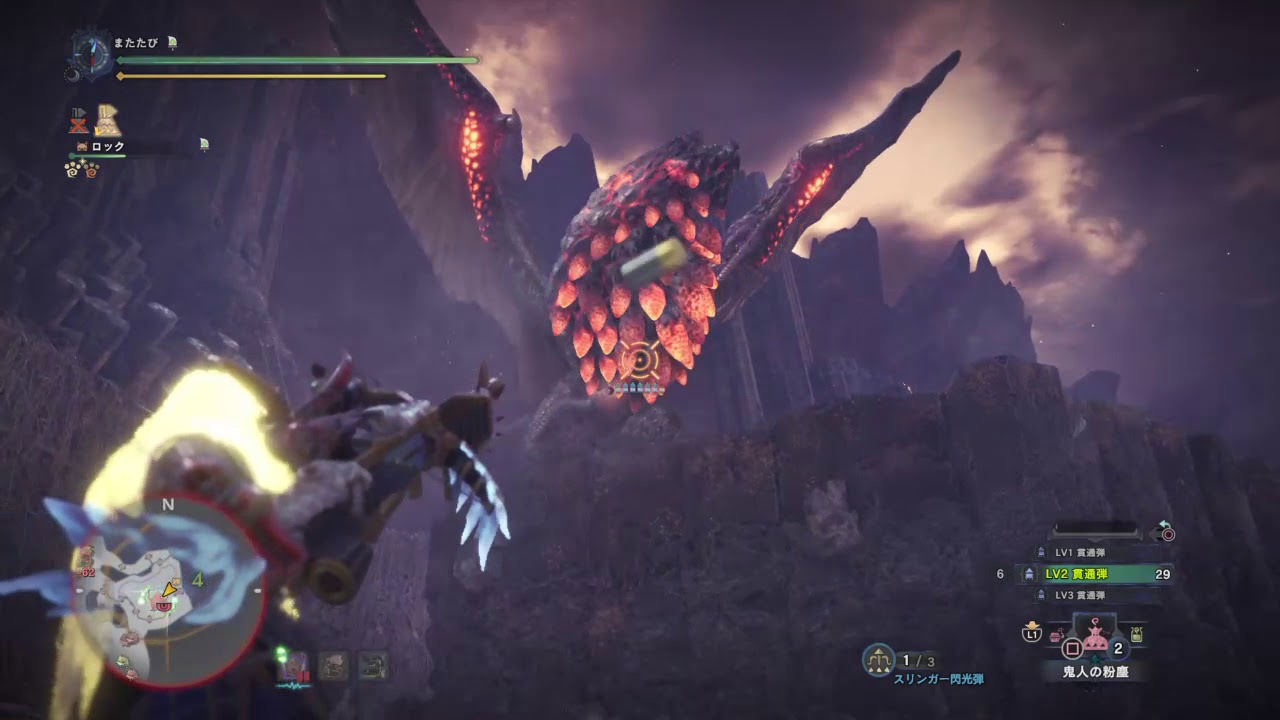Select LV1 貫通弾 ammo entry

(x=1080, y=552)
